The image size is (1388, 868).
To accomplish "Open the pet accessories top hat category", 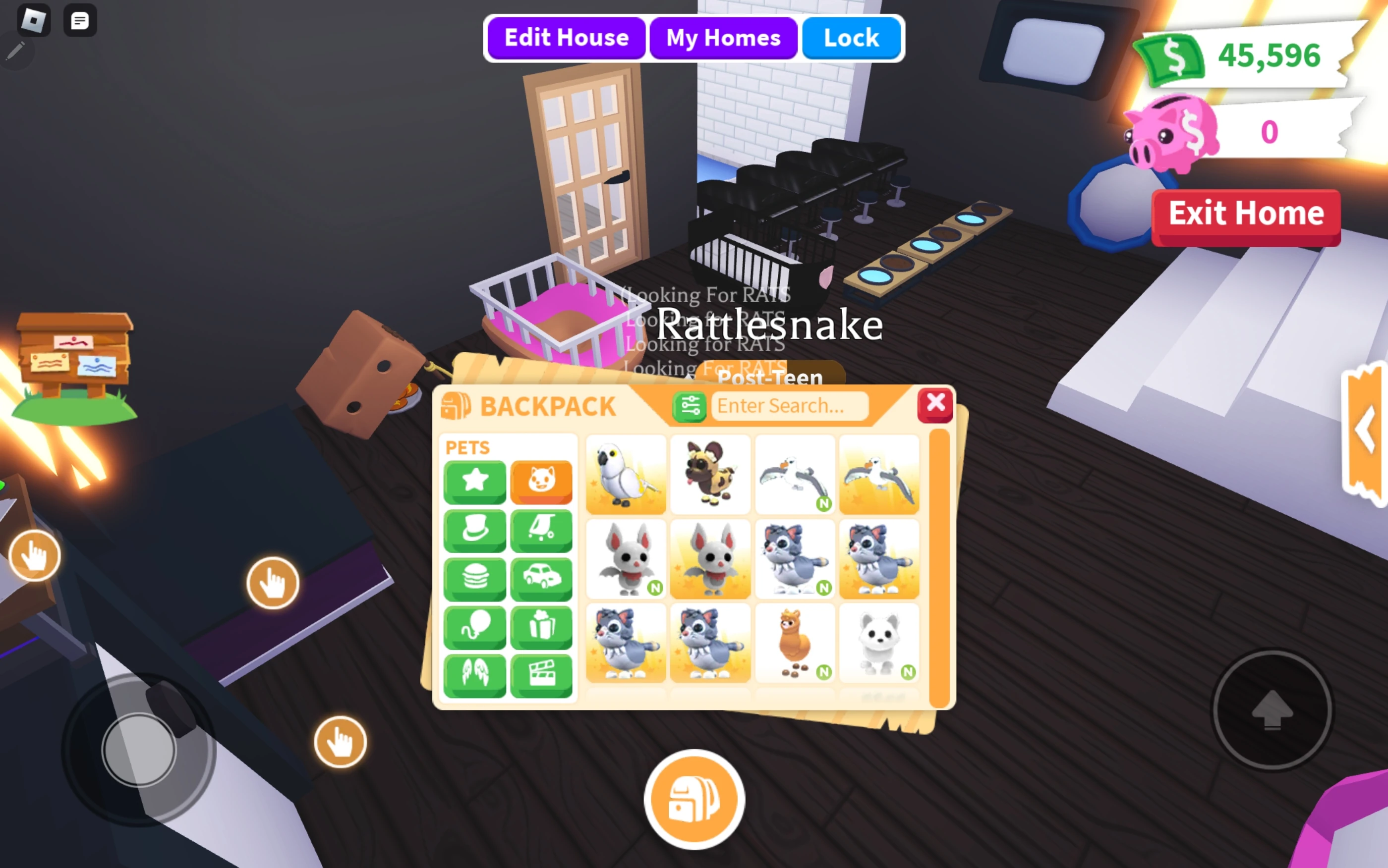I will pos(475,530).
